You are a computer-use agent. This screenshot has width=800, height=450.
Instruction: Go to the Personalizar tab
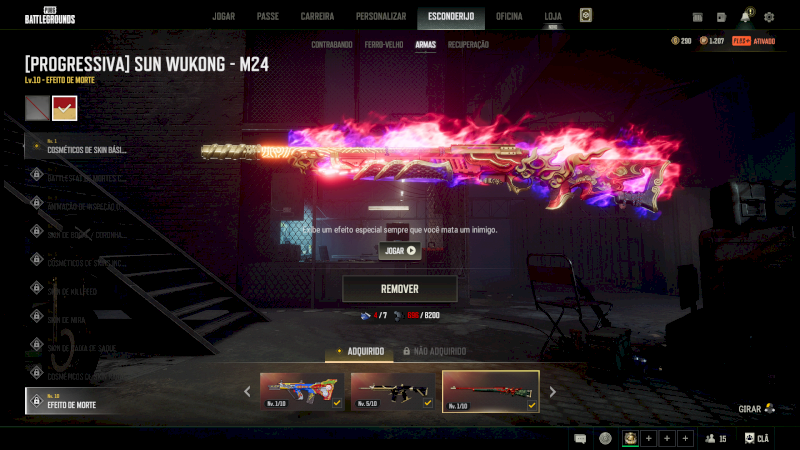pyautogui.click(x=381, y=16)
